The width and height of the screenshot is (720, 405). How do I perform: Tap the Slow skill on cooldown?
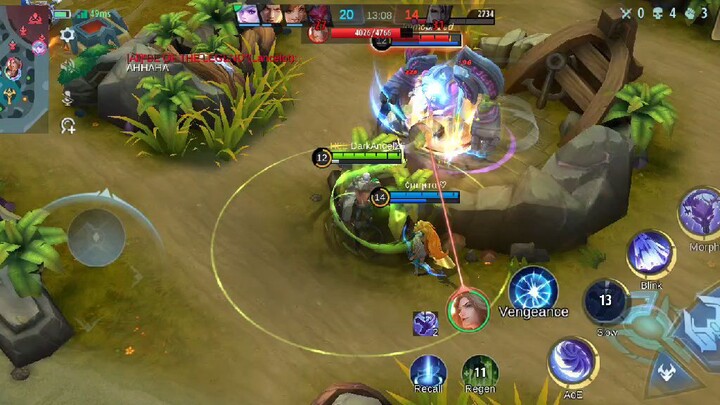[606, 301]
